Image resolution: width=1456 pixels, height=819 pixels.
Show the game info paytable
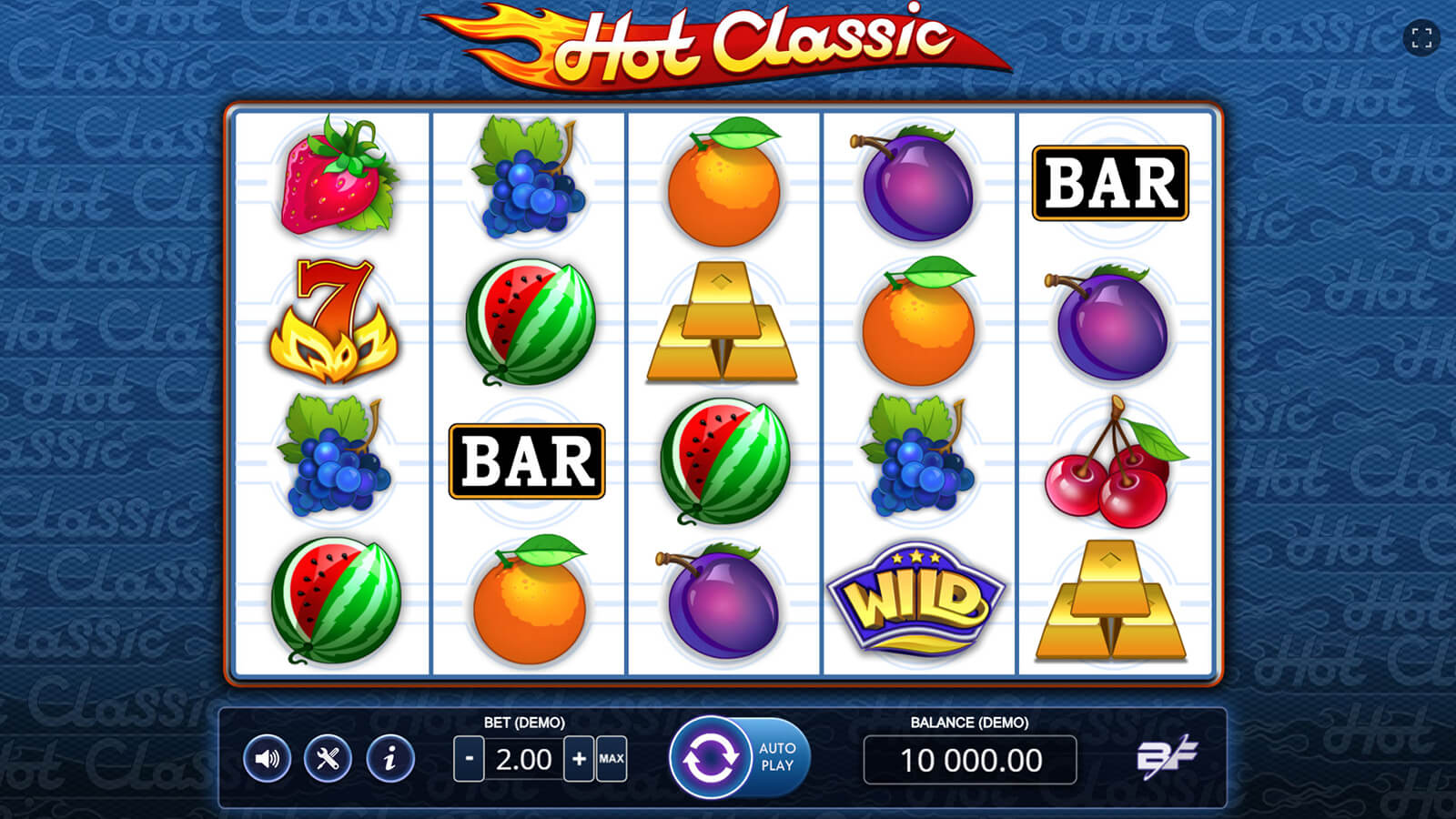390,759
